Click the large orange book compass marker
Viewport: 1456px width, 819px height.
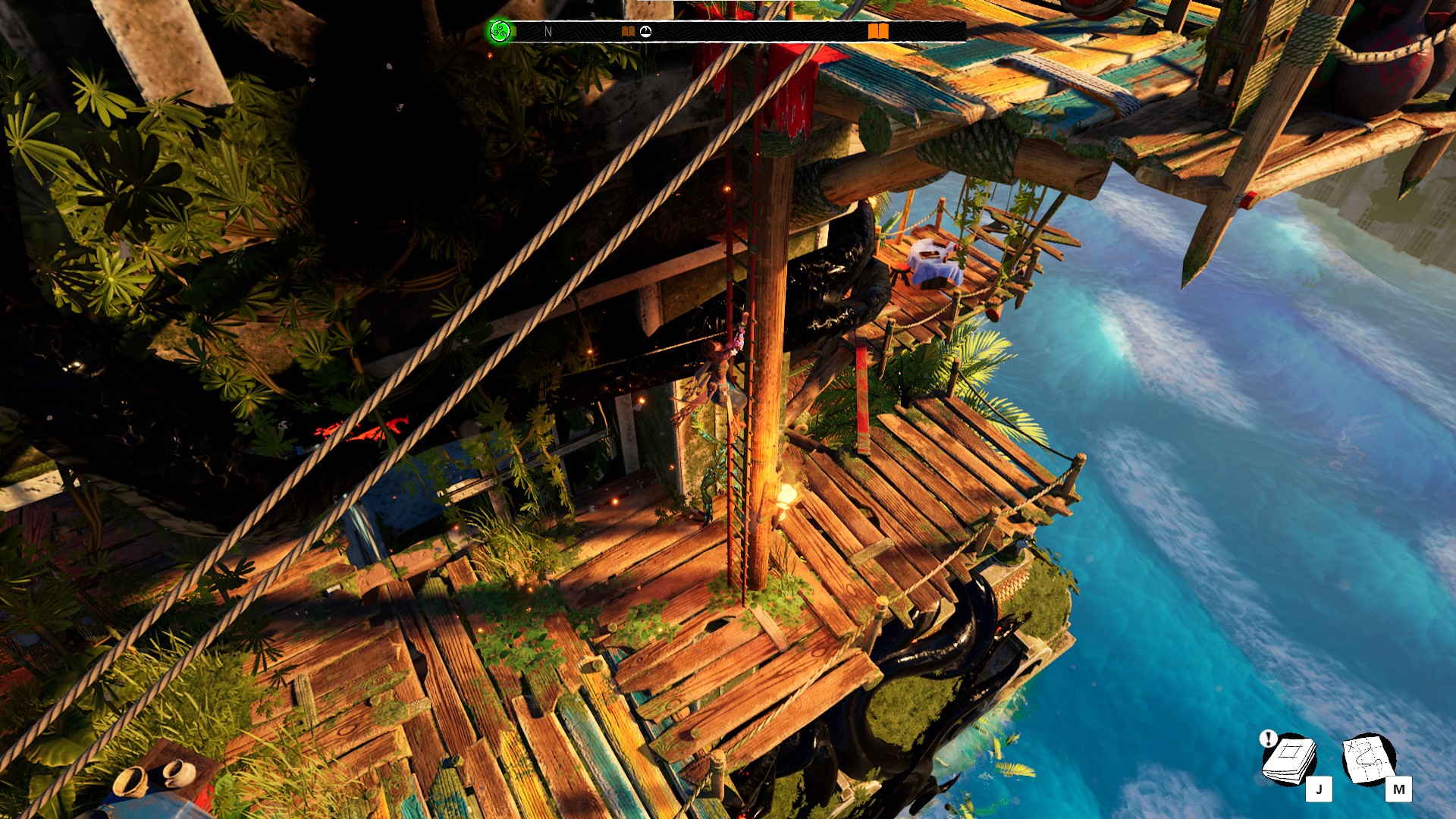[878, 31]
